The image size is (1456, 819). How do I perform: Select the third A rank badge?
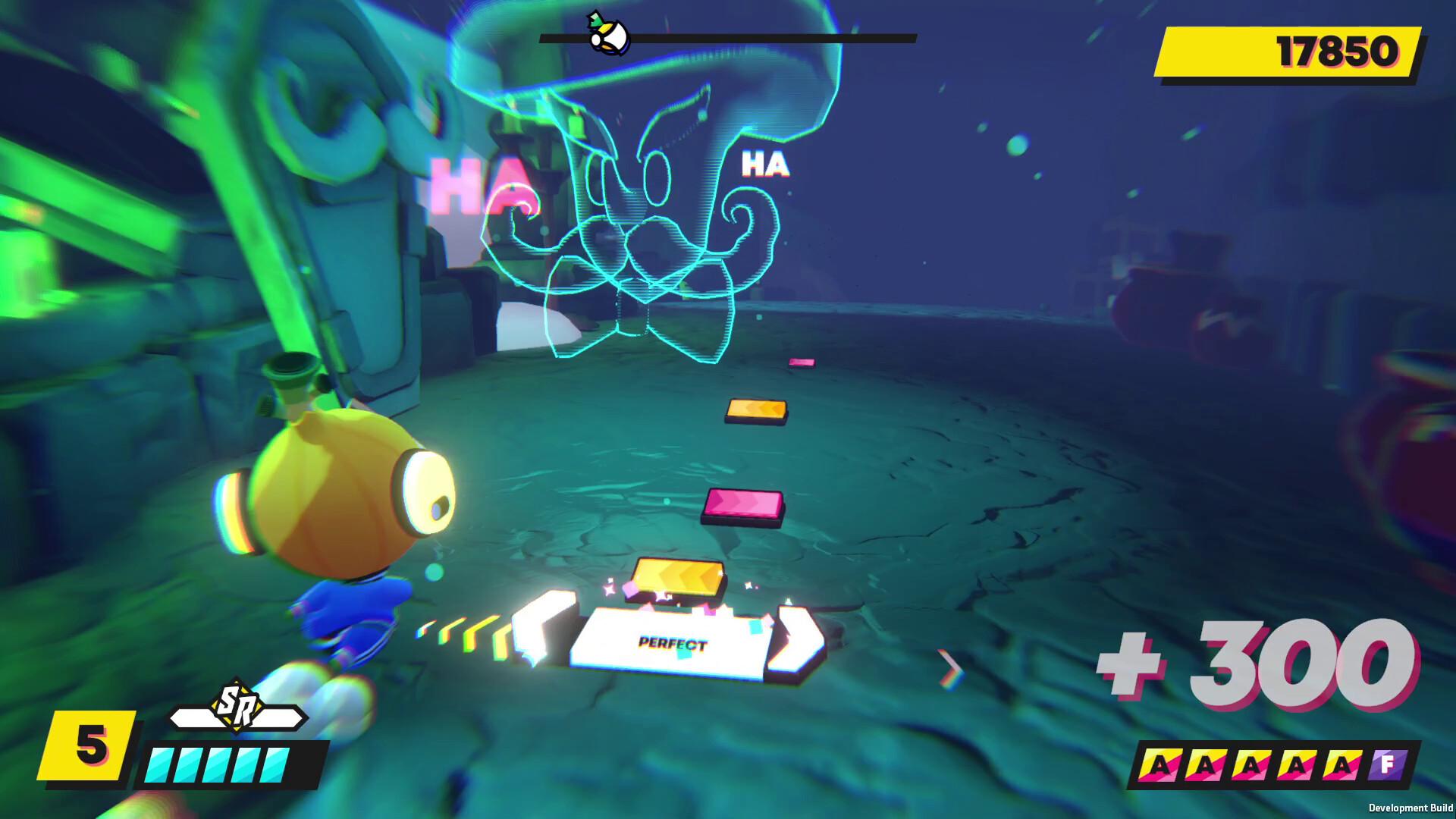click(x=1250, y=766)
